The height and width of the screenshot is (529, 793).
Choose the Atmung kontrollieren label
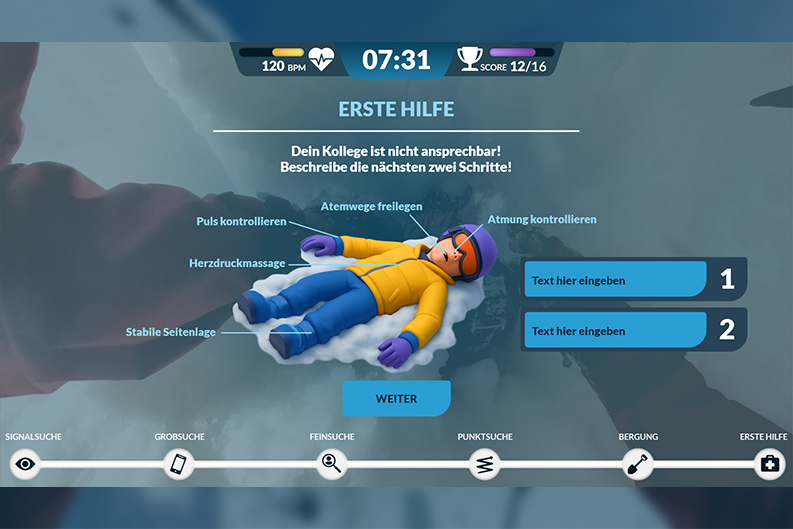click(x=542, y=219)
